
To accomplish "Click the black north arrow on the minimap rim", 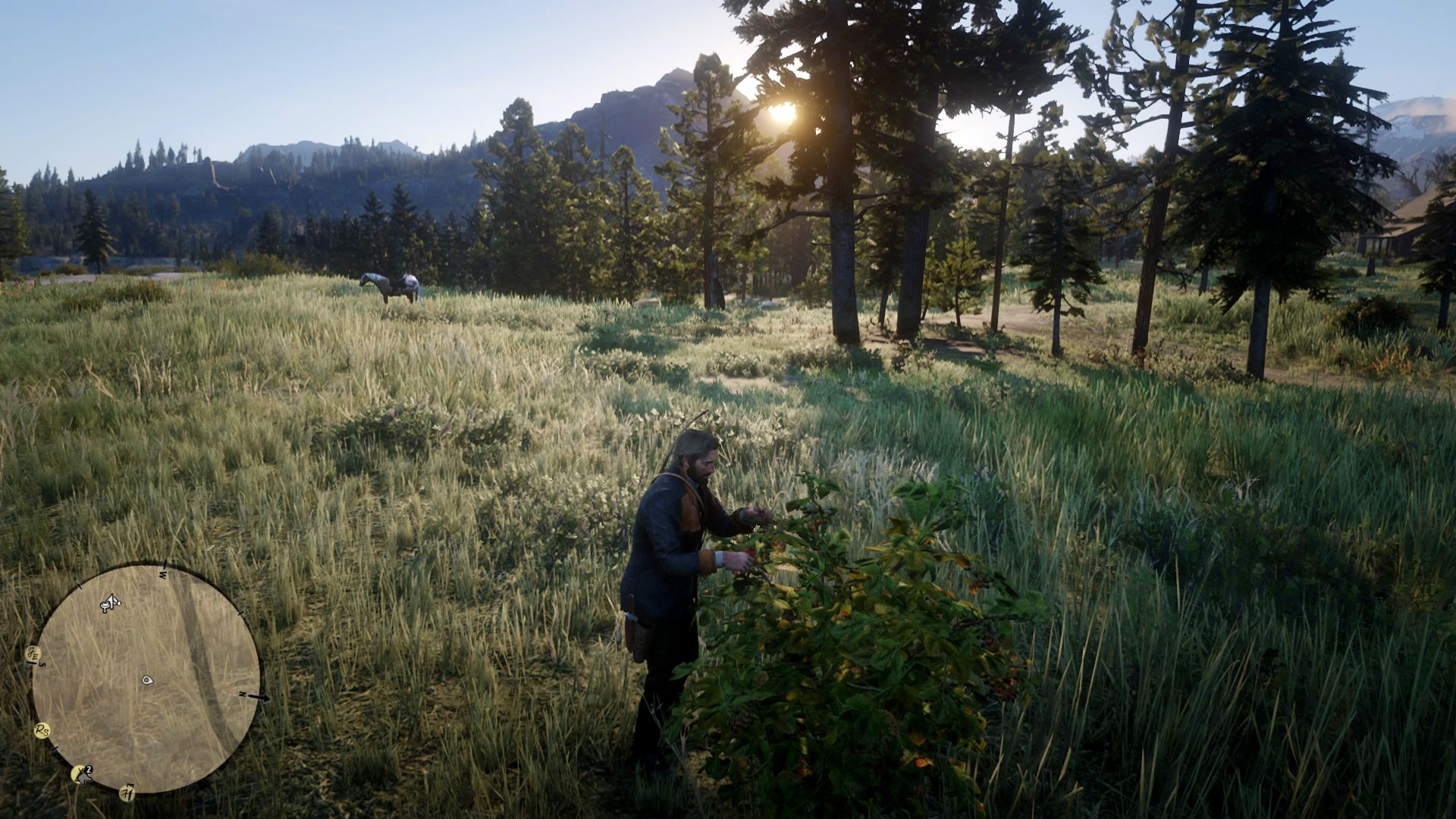I will click(259, 698).
